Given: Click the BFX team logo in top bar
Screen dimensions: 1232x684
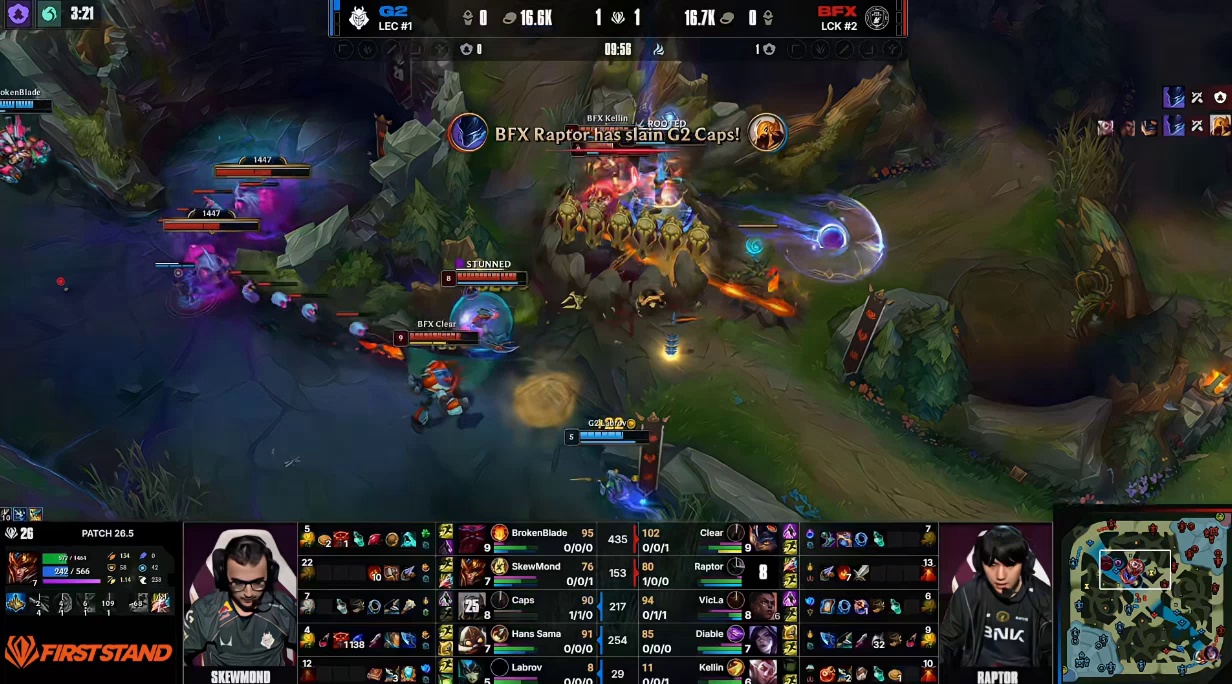Looking at the screenshot, I should 876,18.
